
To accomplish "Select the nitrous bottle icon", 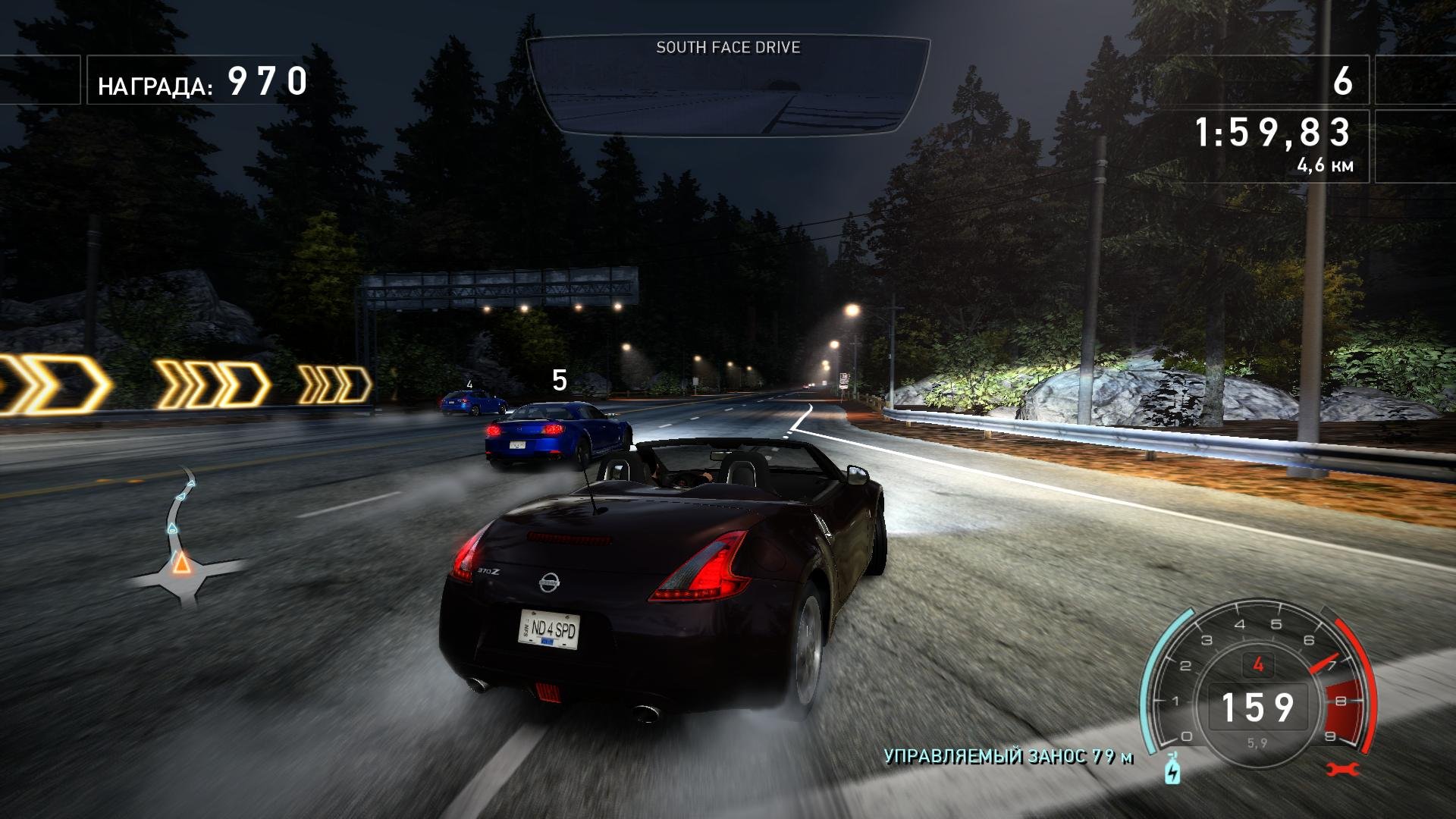I will point(1172,768).
